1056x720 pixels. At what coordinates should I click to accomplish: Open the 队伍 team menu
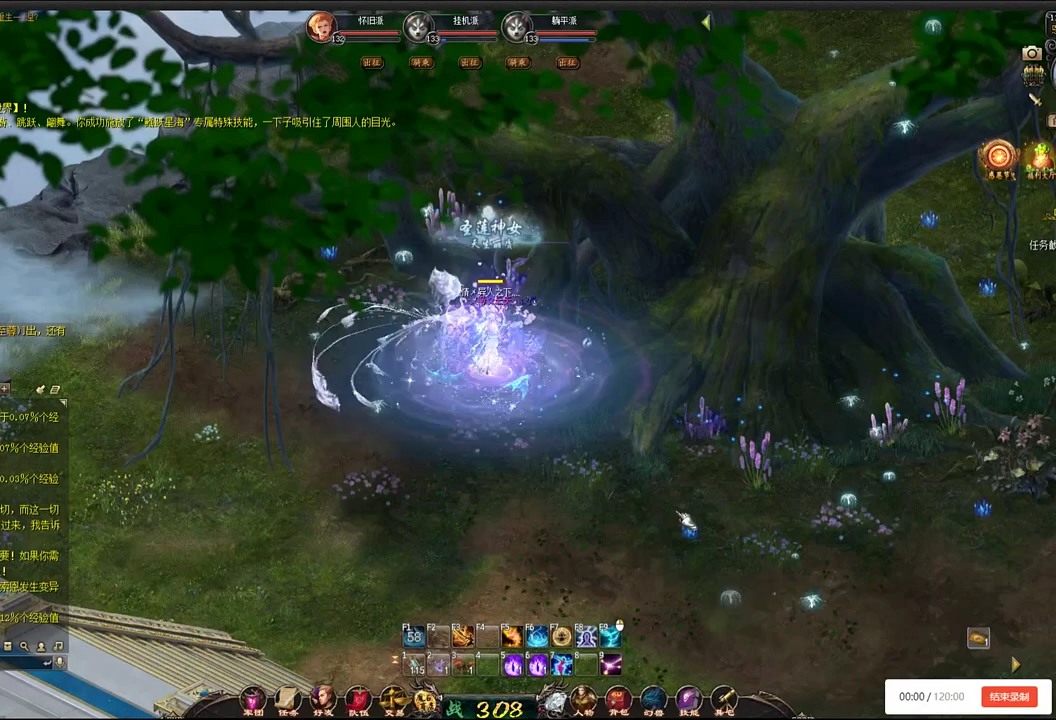357,699
